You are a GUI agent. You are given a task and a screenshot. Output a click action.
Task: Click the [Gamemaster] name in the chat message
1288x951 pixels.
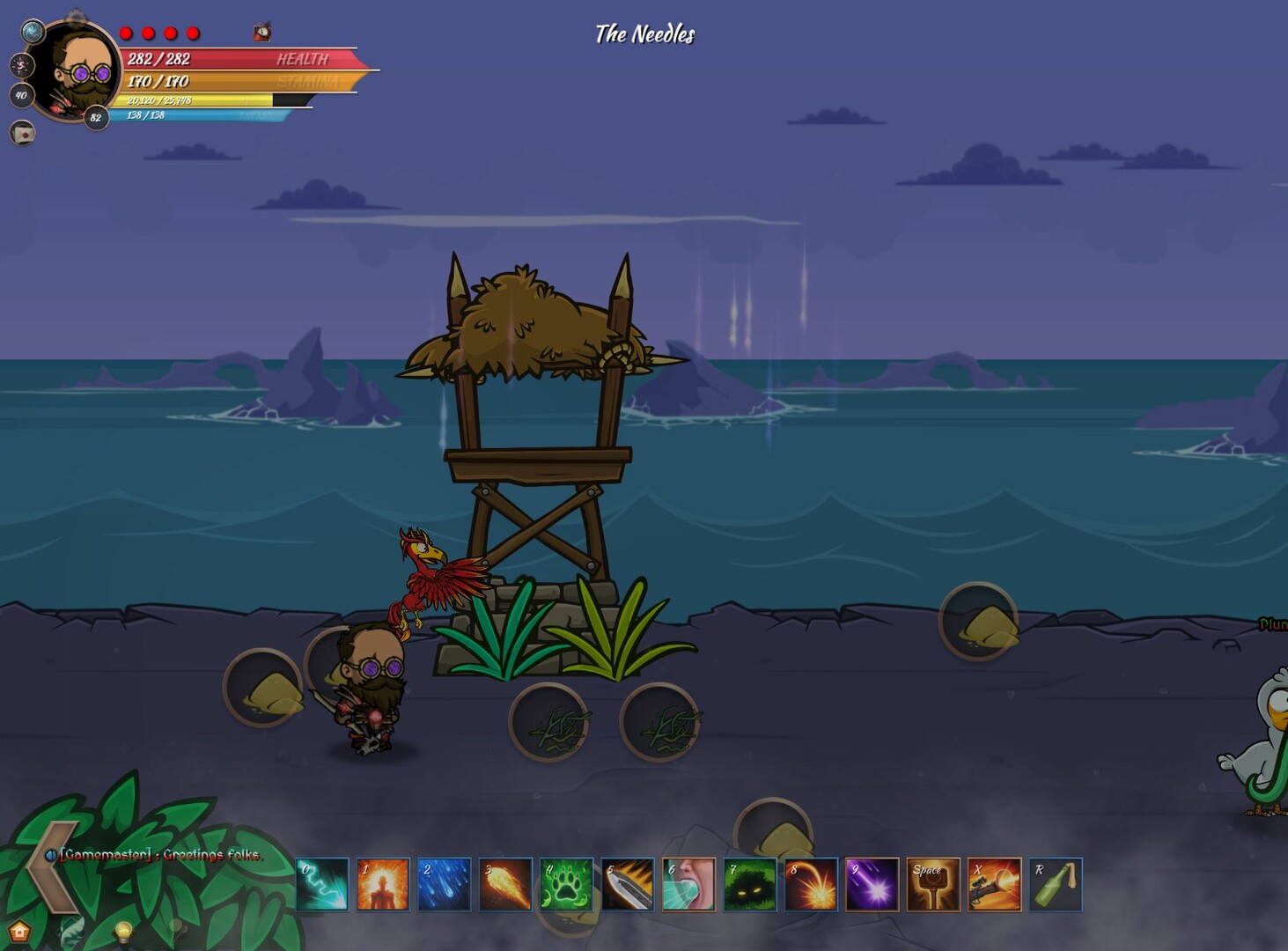[106, 854]
